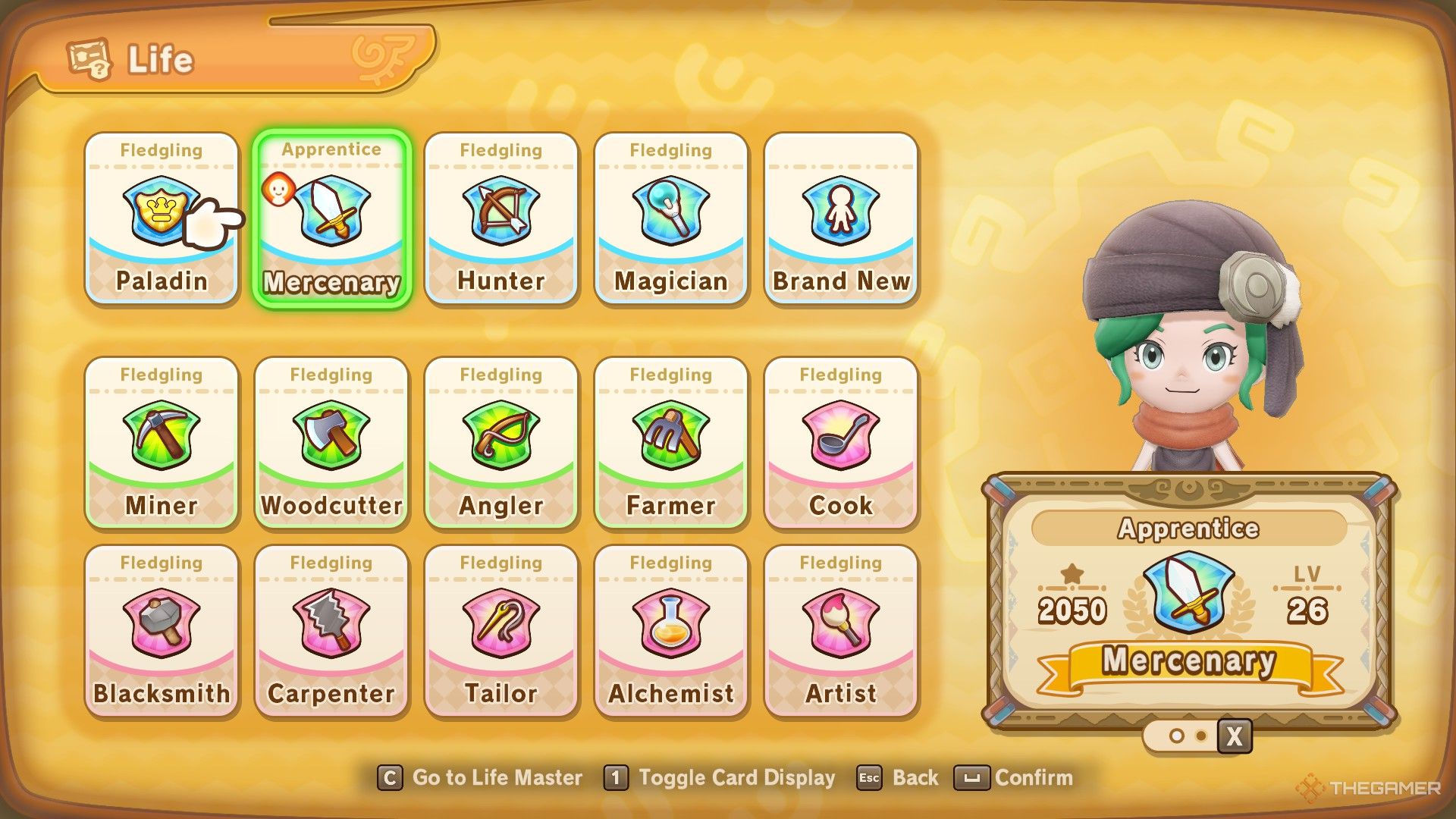Choose the Angler Life card
The width and height of the screenshot is (1456, 819).
(x=501, y=443)
